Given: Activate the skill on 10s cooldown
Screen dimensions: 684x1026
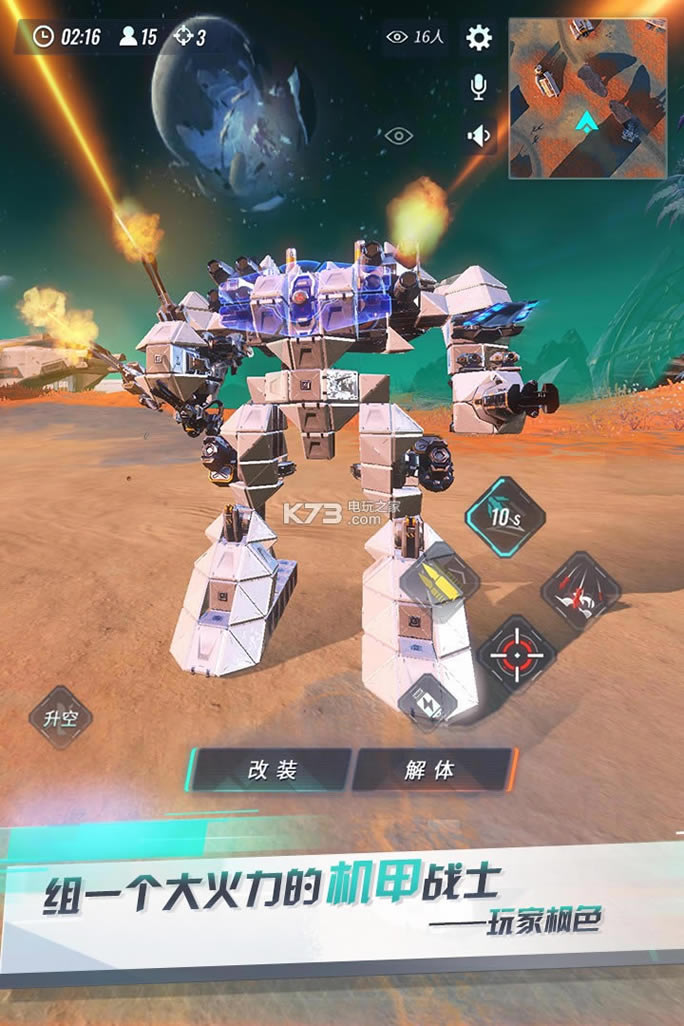Looking at the screenshot, I should click(505, 517).
